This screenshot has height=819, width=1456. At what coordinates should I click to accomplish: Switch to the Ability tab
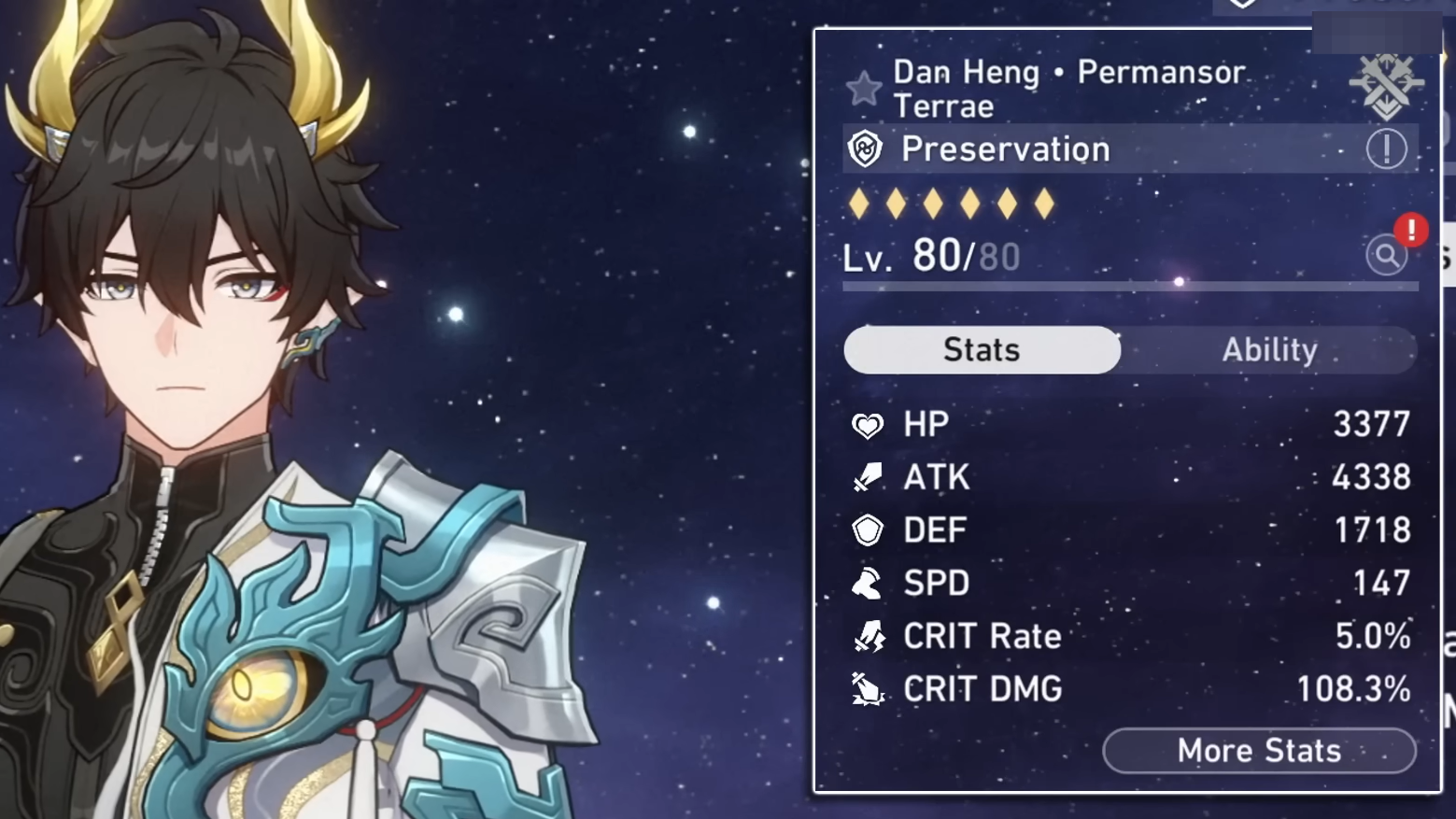coord(1269,350)
